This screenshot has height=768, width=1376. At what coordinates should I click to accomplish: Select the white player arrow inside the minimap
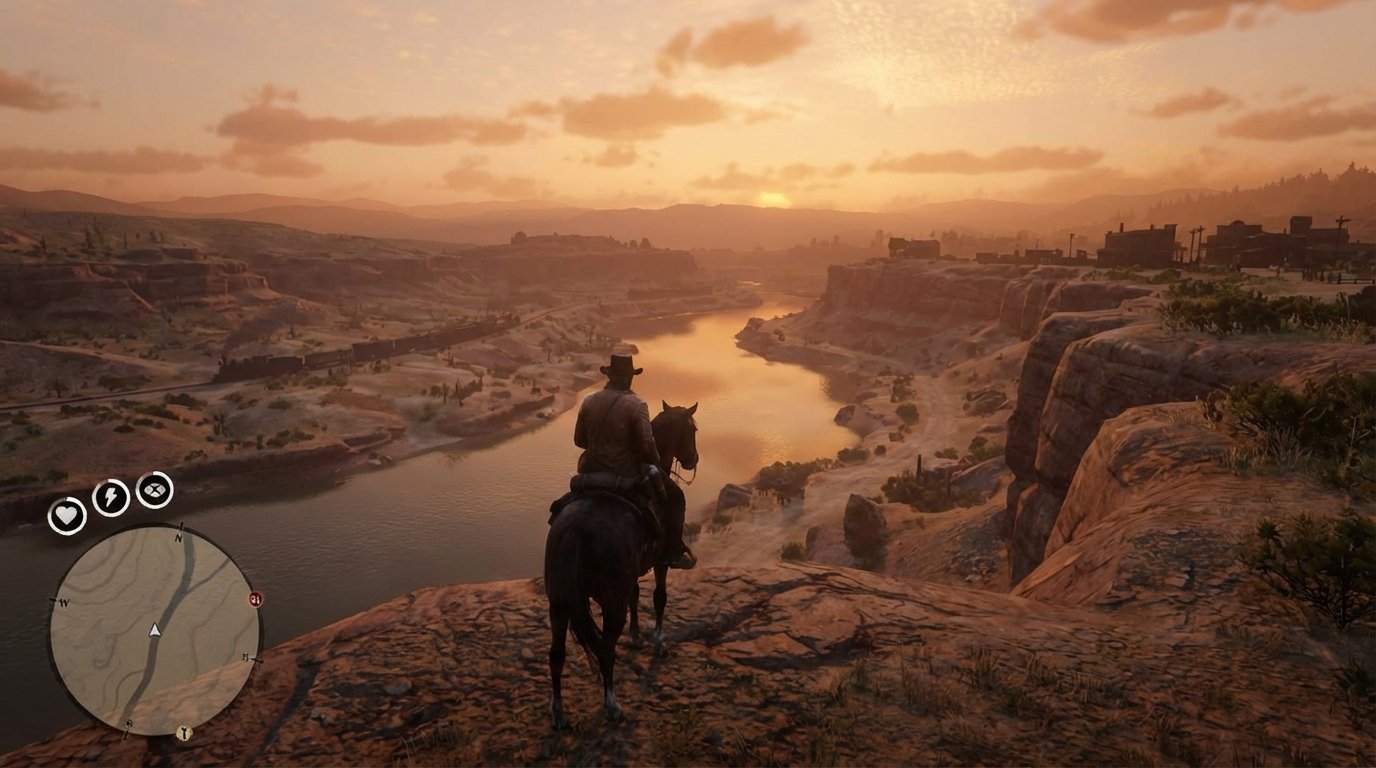pos(153,630)
